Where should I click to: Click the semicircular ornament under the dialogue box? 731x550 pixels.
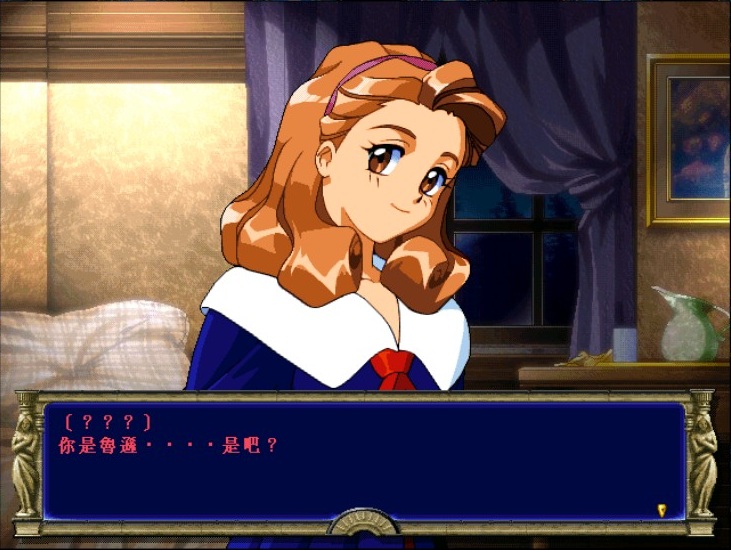pos(365,525)
